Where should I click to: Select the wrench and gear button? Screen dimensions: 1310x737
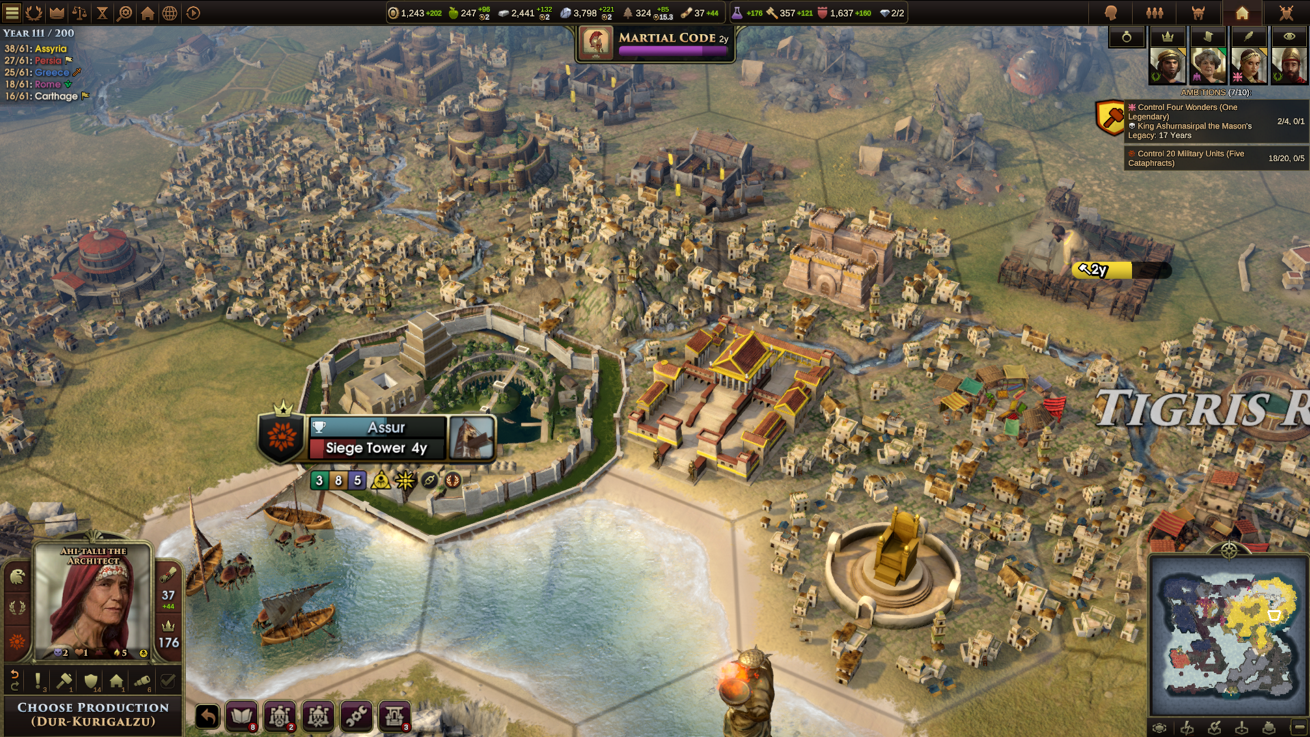(356, 716)
